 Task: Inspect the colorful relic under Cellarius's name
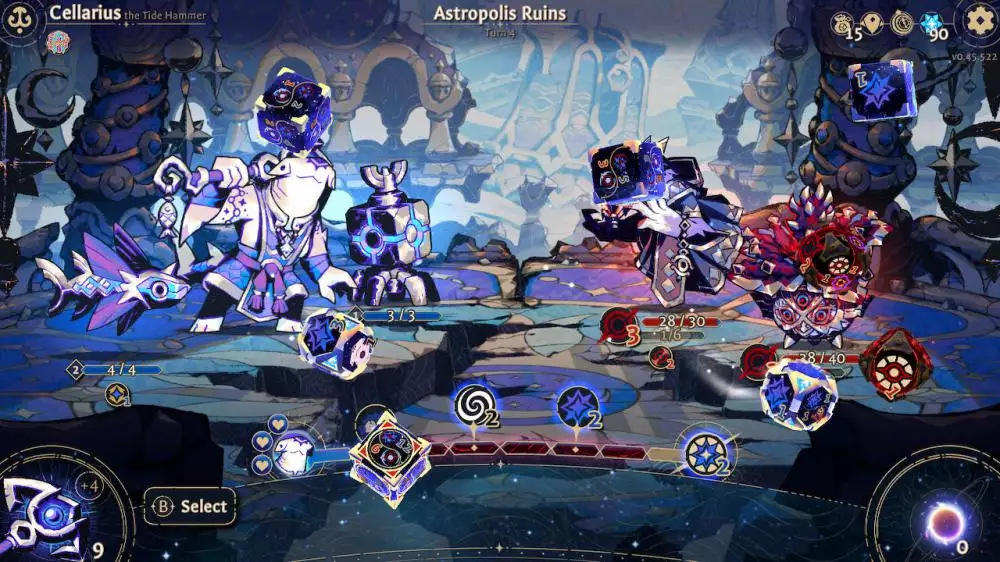[x=58, y=42]
